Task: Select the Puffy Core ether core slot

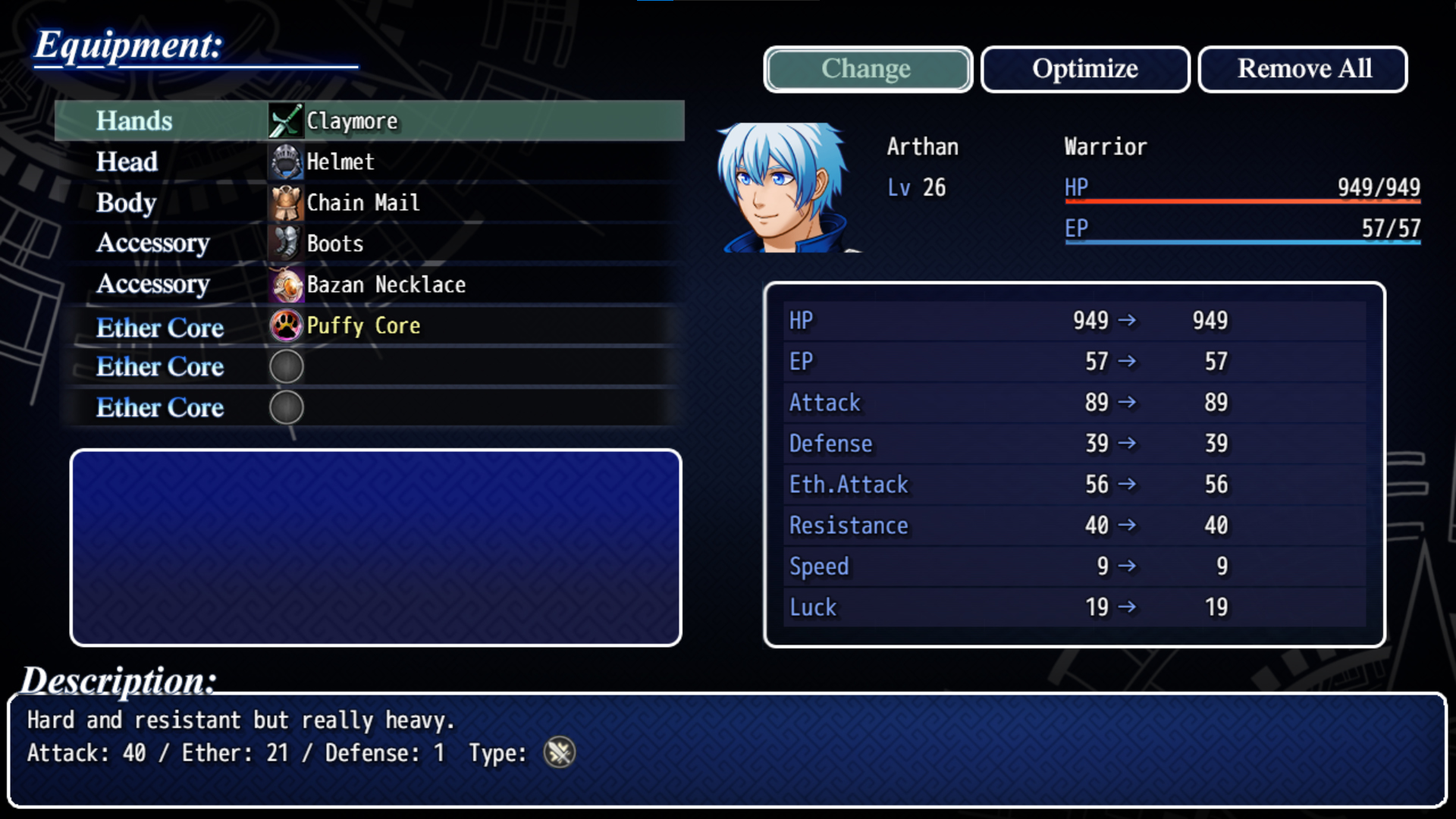Action: point(370,326)
